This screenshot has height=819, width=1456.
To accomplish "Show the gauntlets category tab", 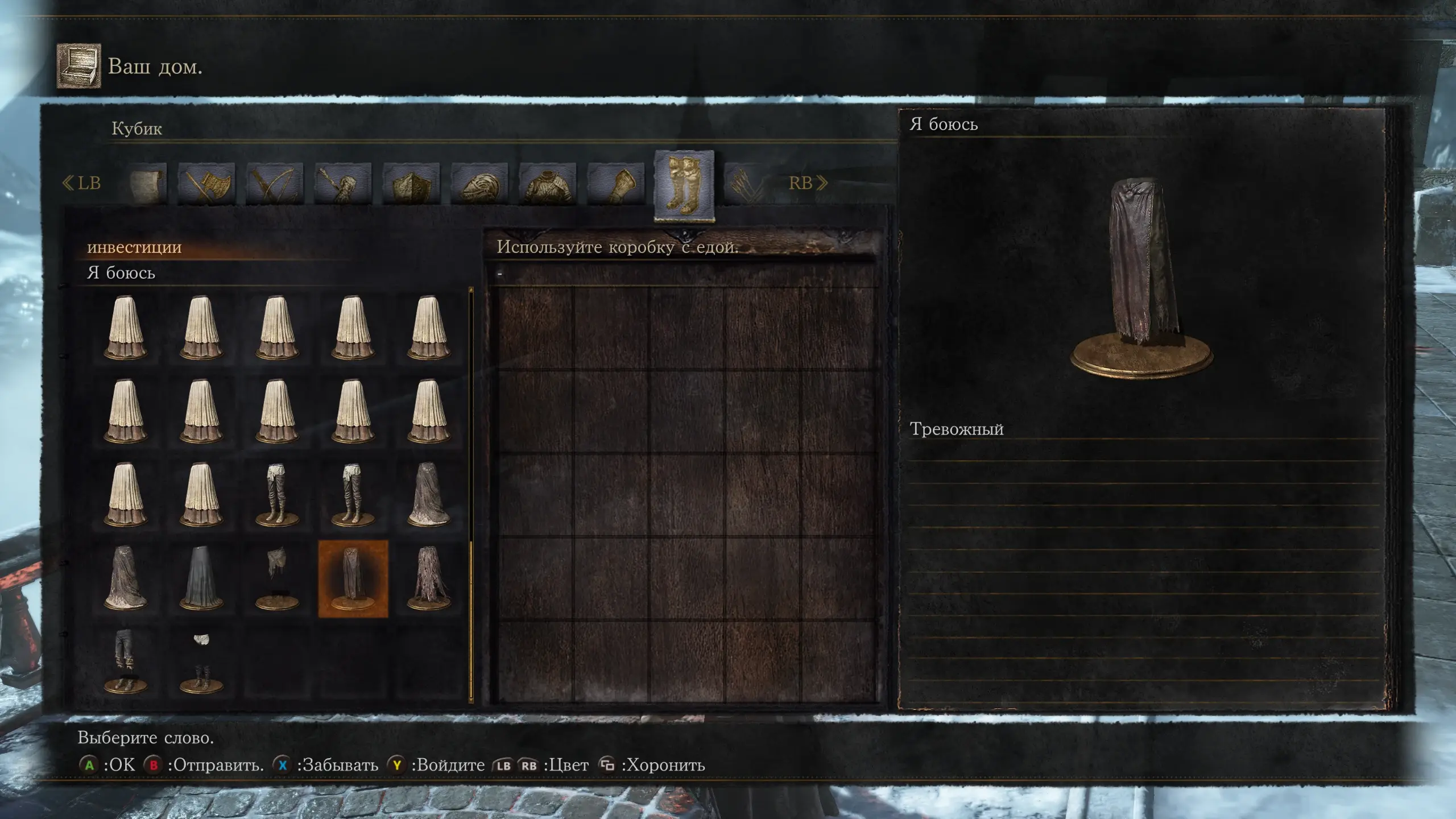I will point(615,184).
